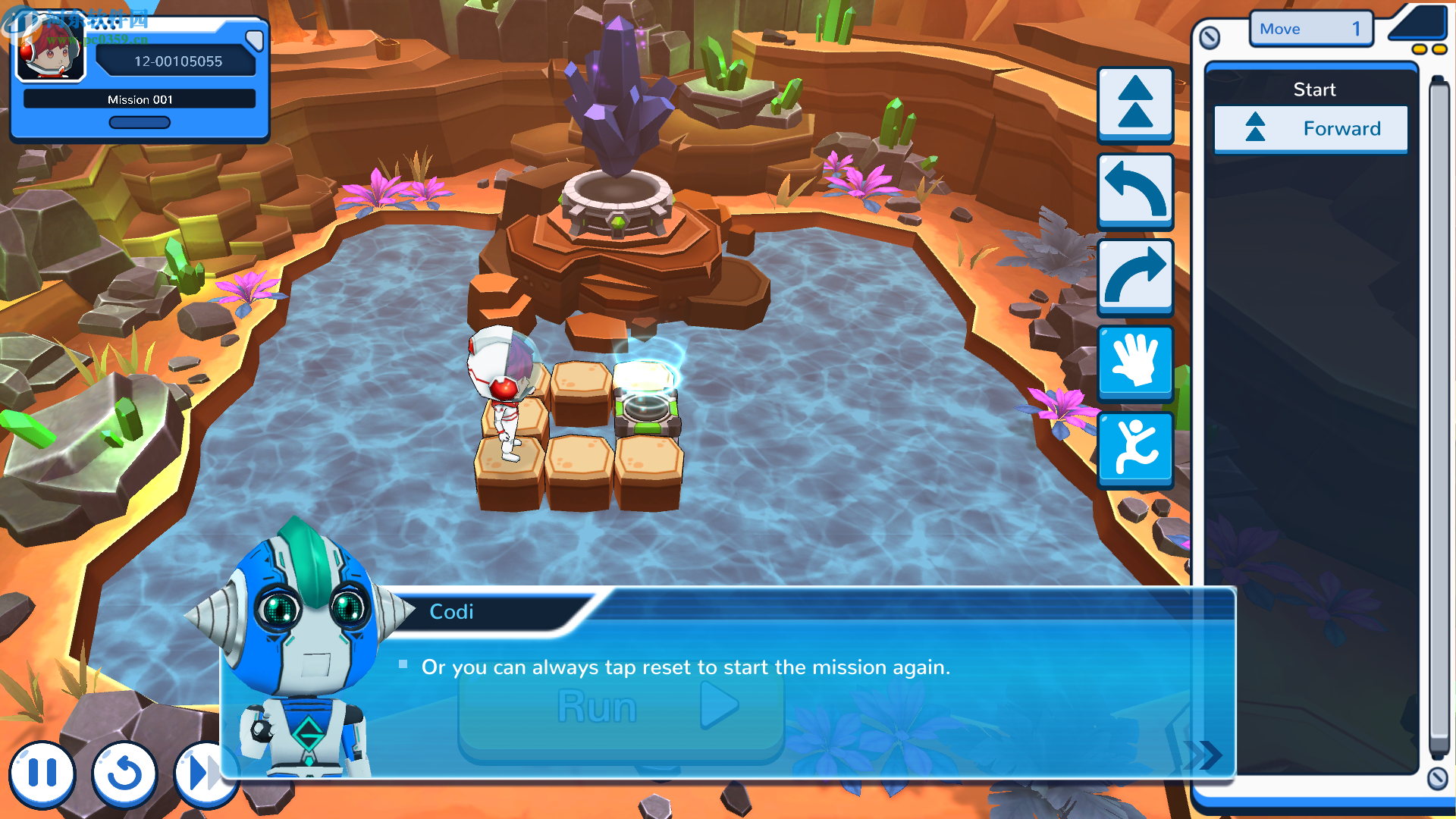The image size is (1456, 819).
Task: Add the turn right arrow command
Action: (1135, 276)
